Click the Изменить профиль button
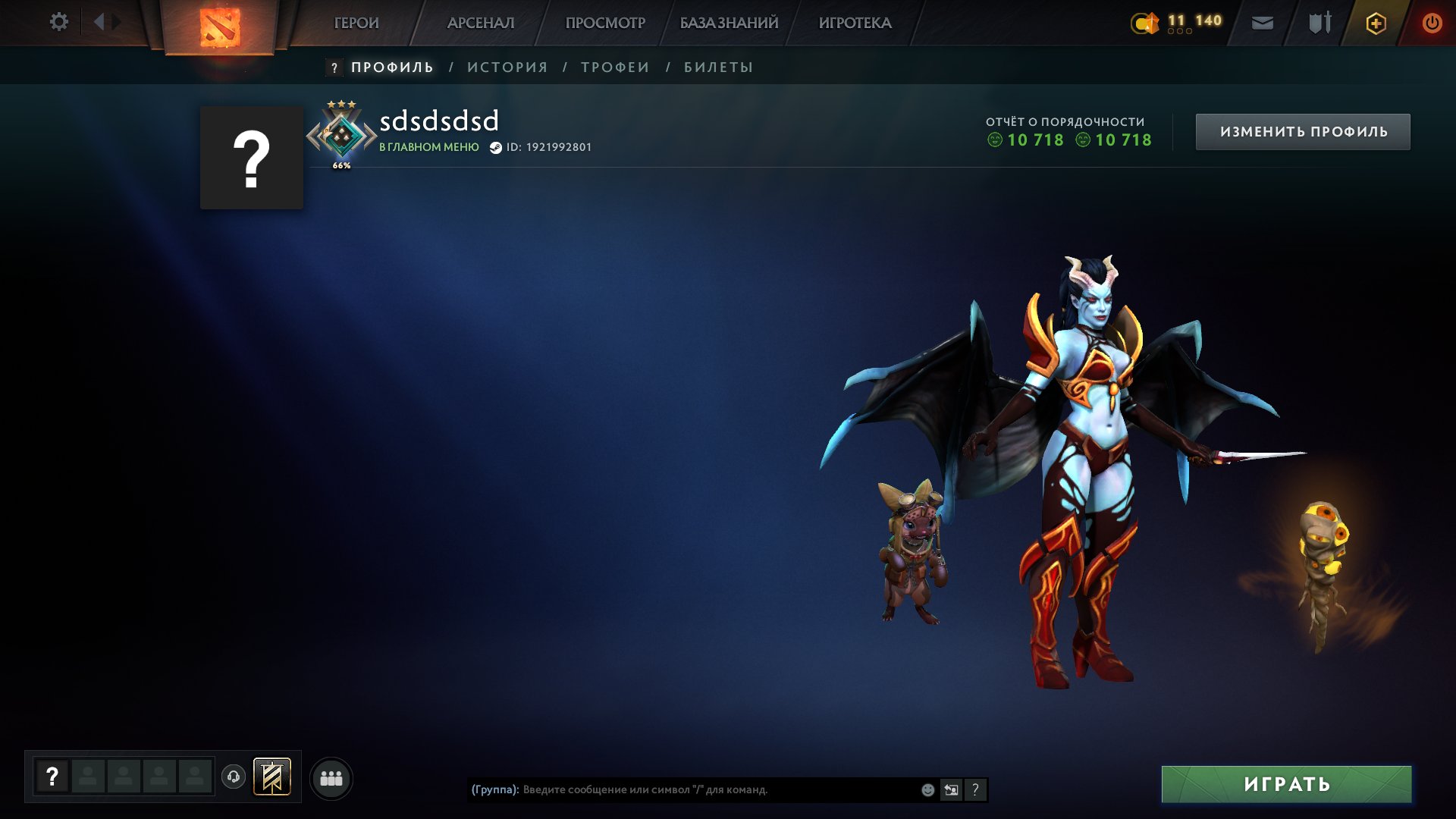1456x819 pixels. [x=1303, y=132]
